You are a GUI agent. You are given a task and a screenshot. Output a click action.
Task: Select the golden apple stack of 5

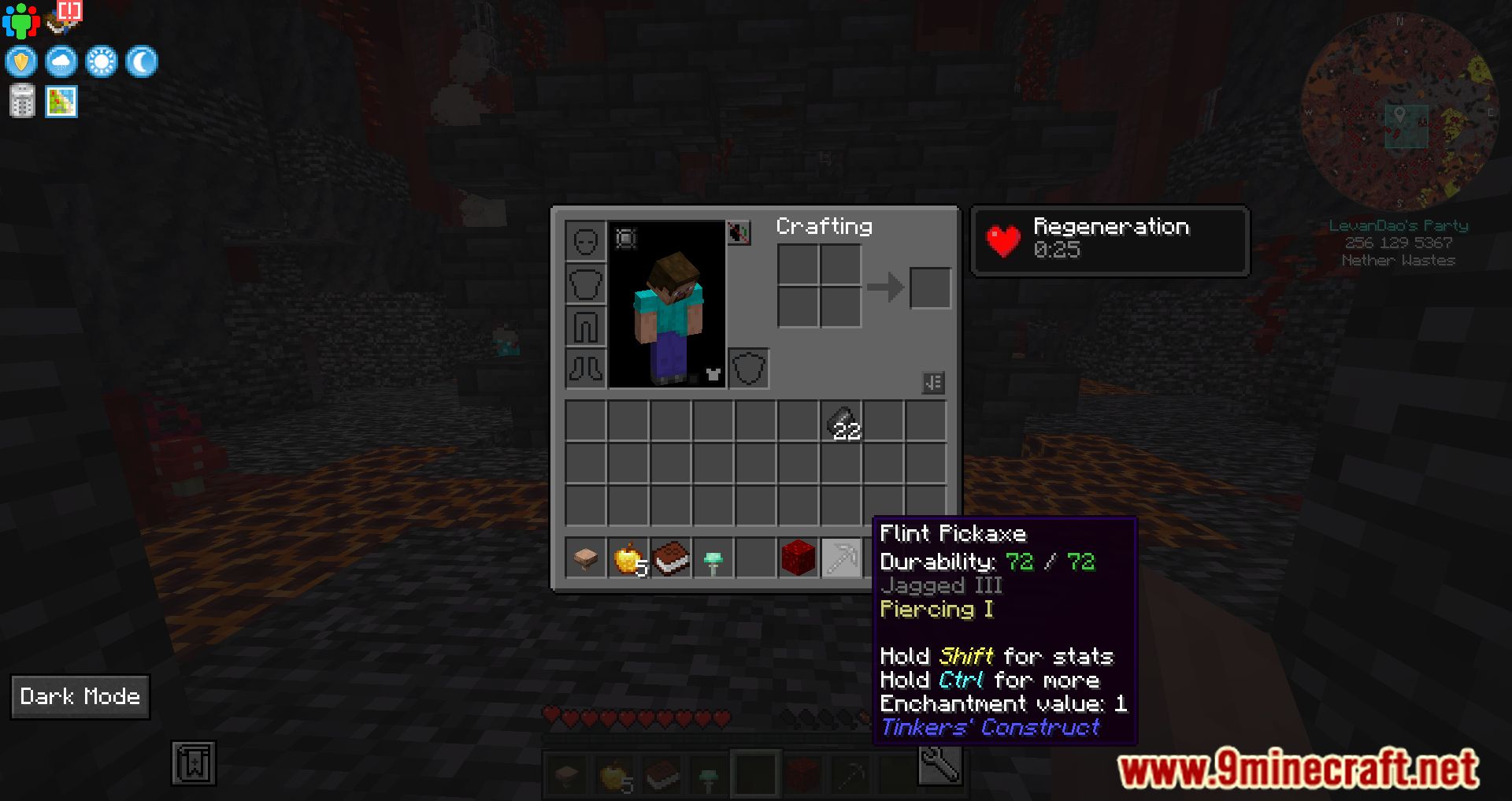point(628,559)
